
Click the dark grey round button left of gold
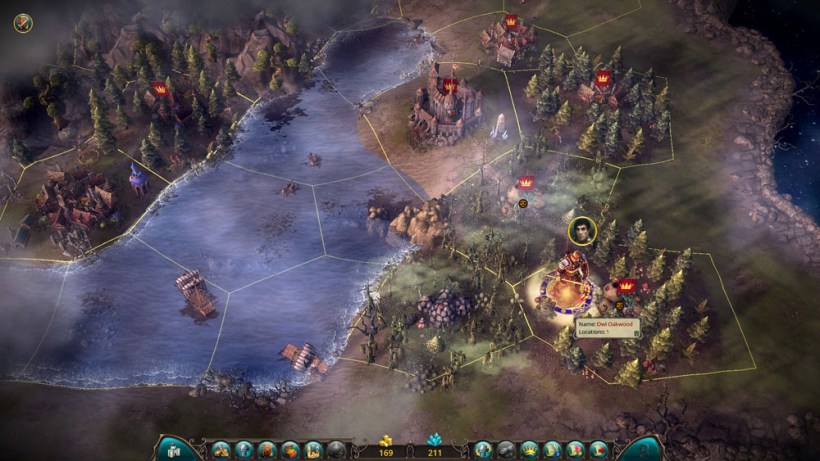click(x=337, y=449)
